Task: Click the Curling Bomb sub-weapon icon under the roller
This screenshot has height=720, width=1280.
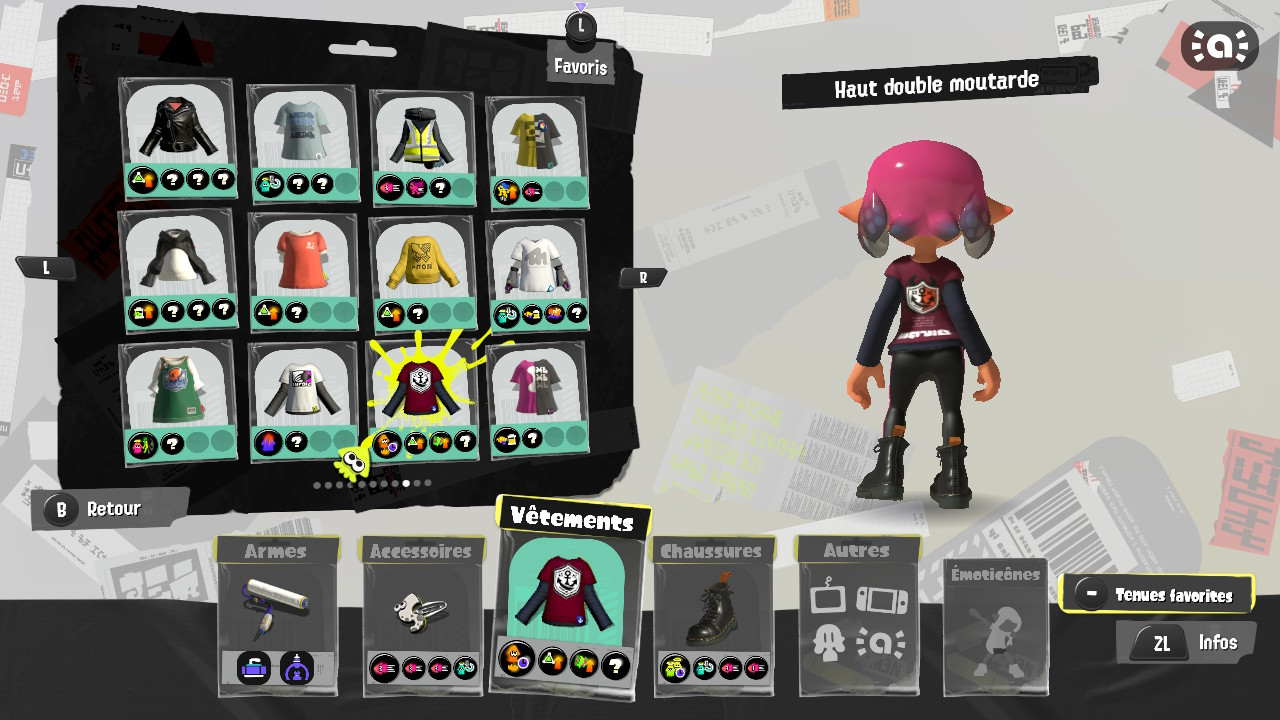Action: tap(252, 669)
